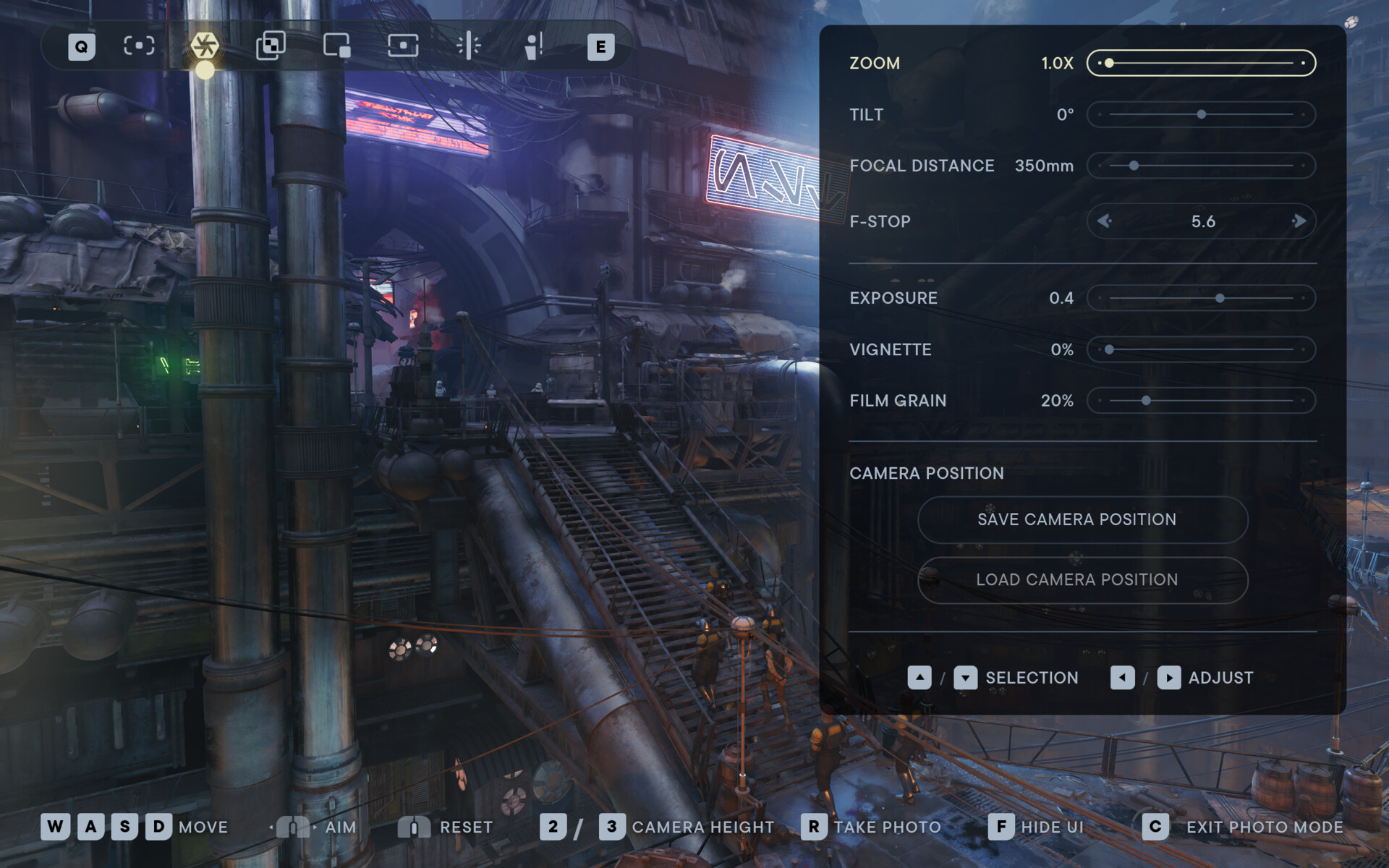
Task: Adjust the Zoom slider
Action: pos(1201,63)
